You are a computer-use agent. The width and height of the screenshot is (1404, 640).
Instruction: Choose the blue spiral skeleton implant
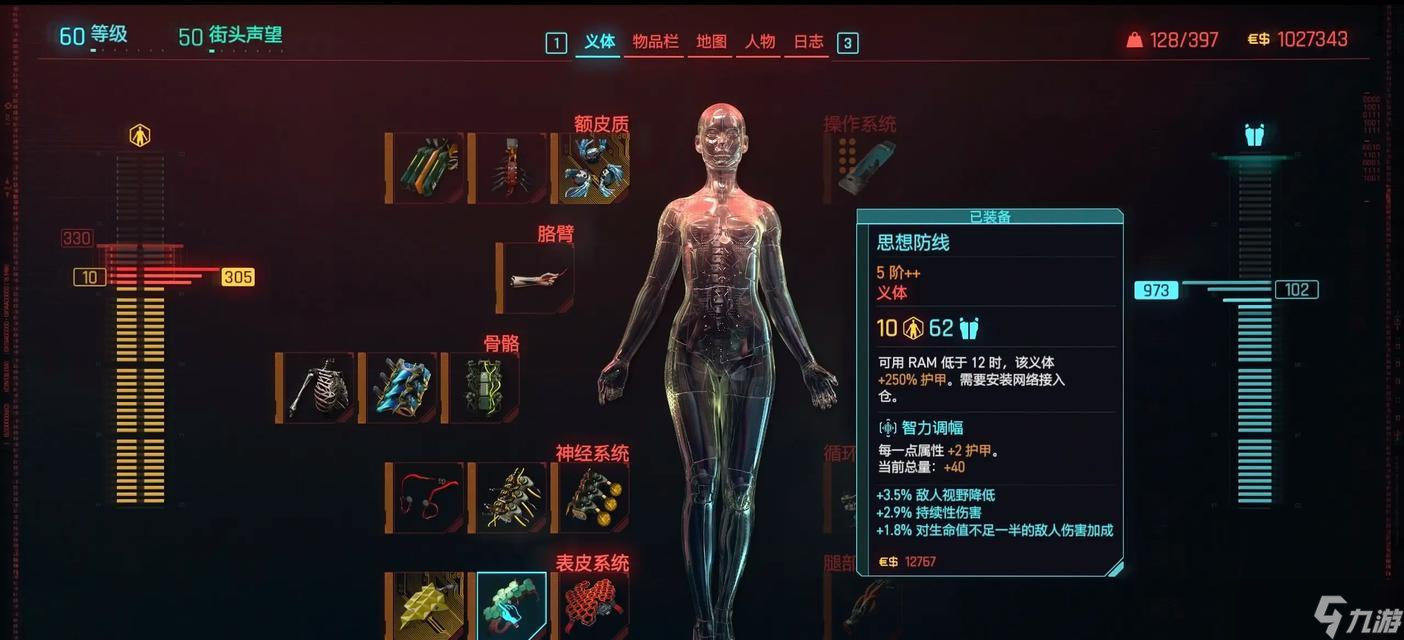(401, 387)
